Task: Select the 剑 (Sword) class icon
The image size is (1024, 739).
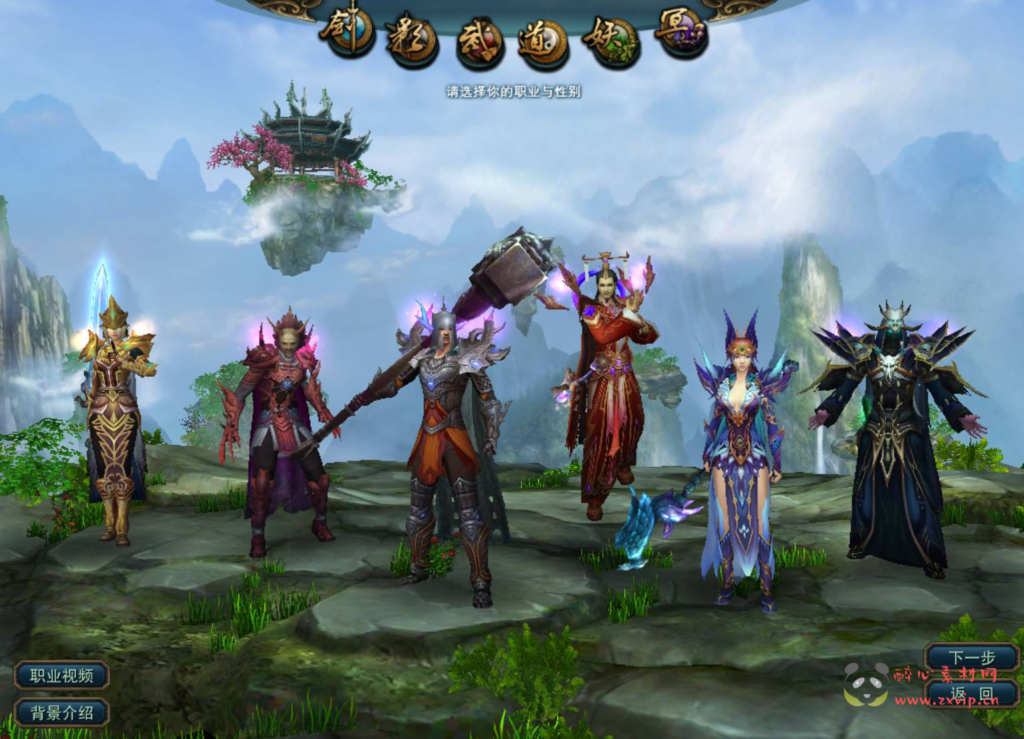Action: [x=347, y=31]
